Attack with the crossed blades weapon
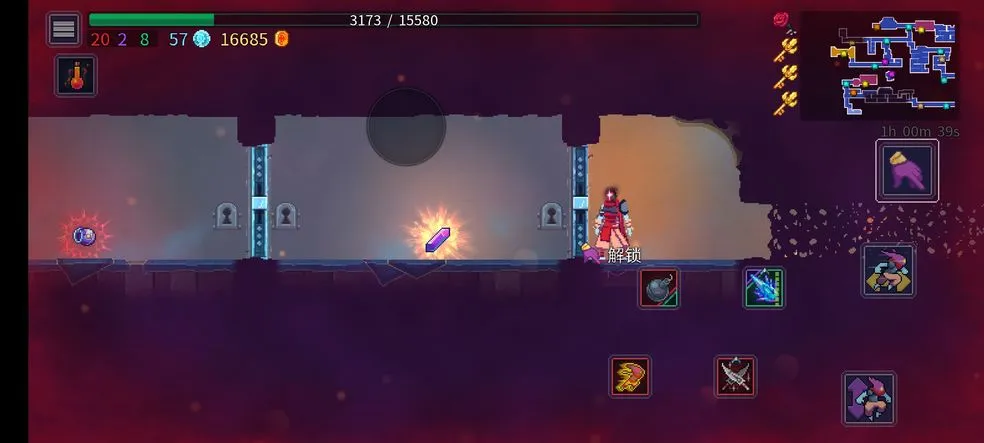The width and height of the screenshot is (984, 443). (735, 376)
